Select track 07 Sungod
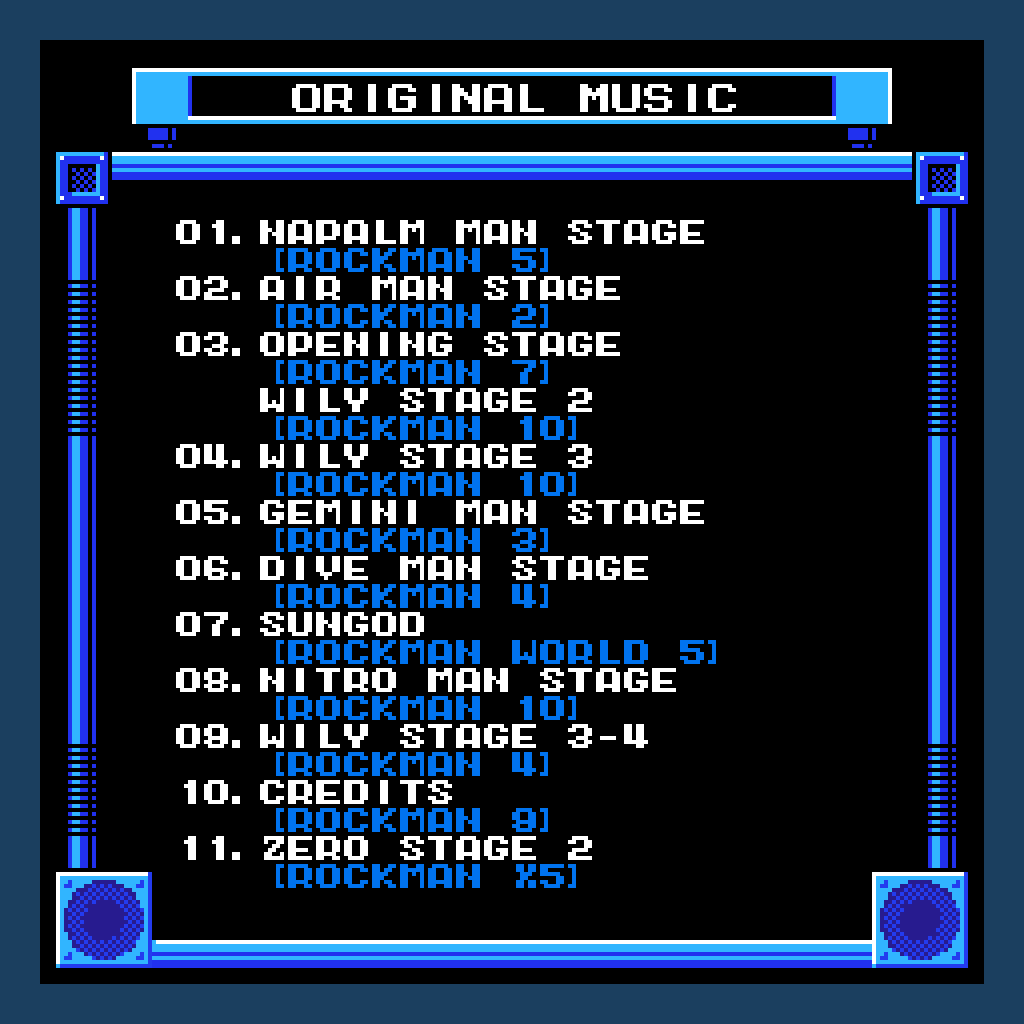1024x1024 pixels. click(x=342, y=625)
